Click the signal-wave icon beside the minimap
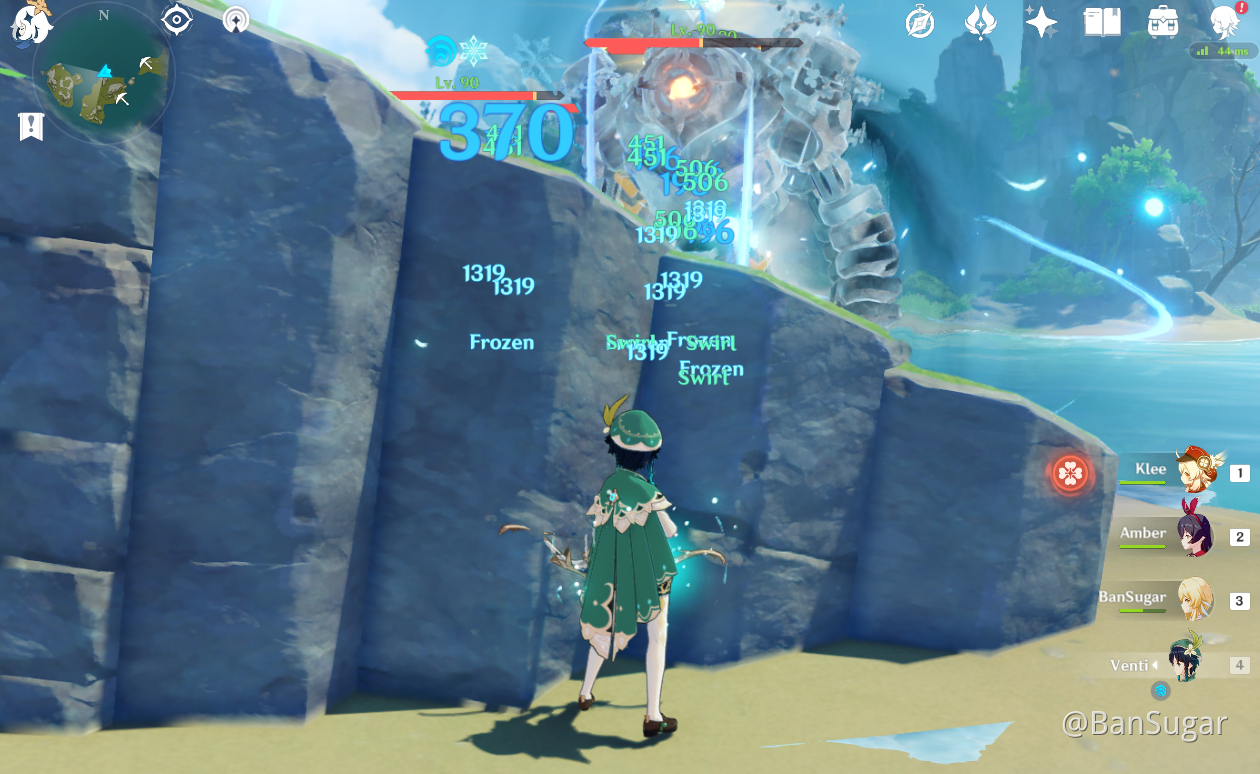 coord(236,20)
